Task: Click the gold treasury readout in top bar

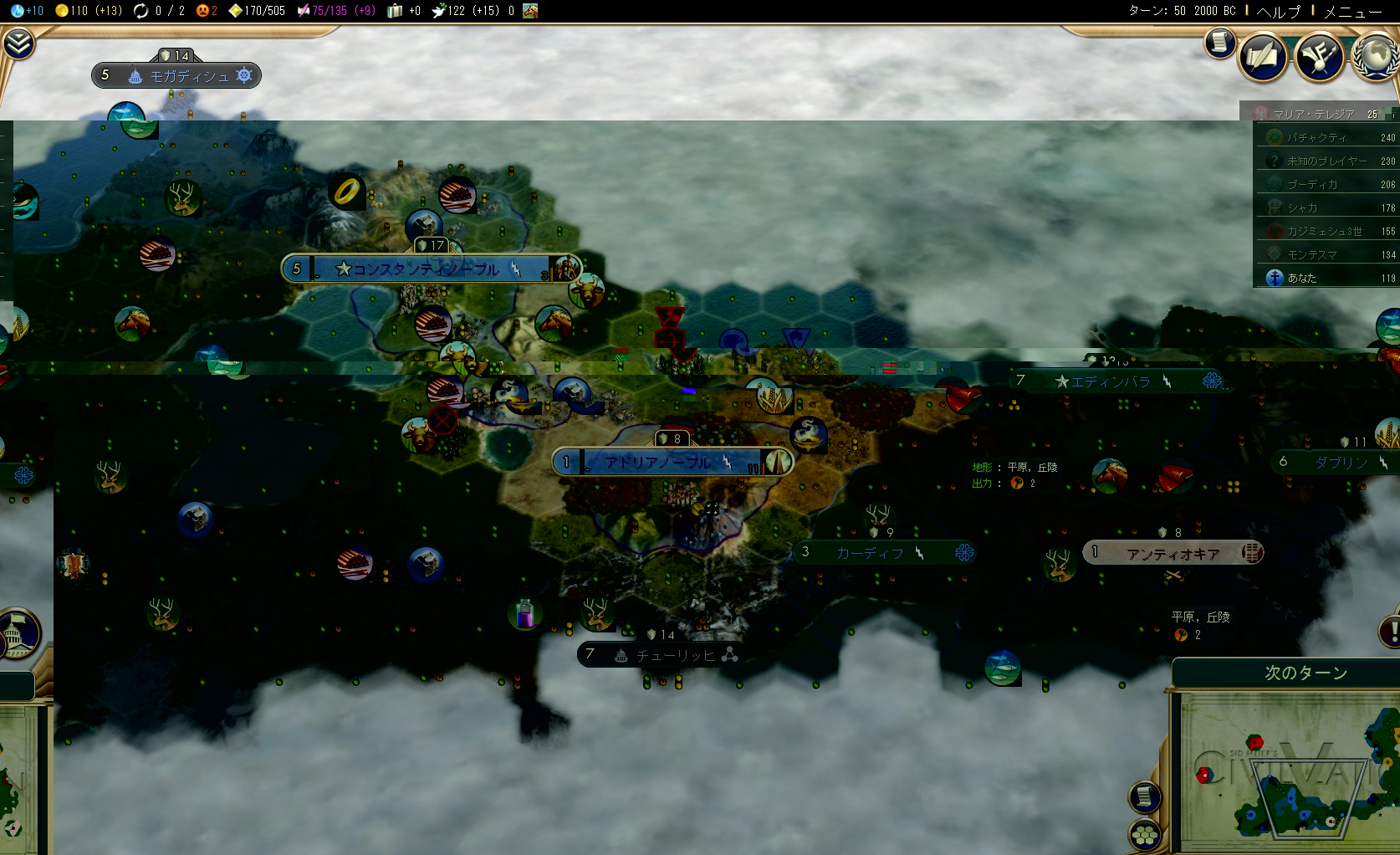Action: point(89,11)
